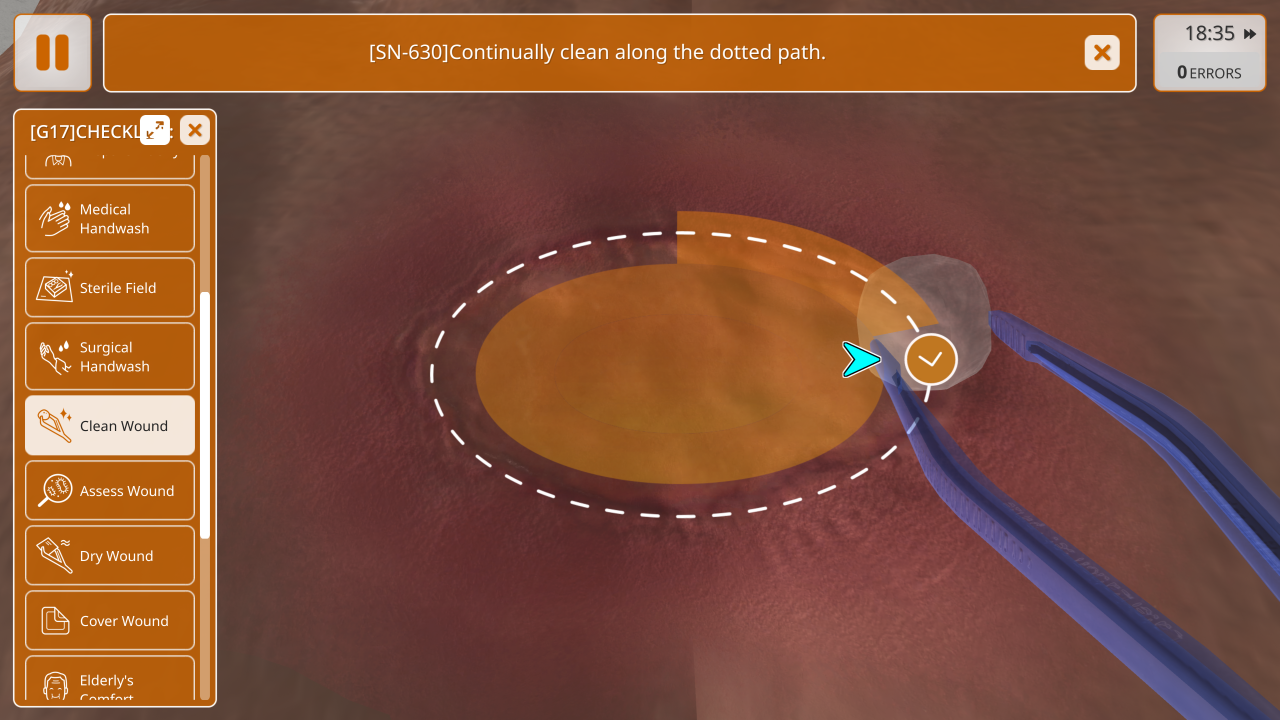Fast-forward the timer
Image resolution: width=1280 pixels, height=720 pixels.
point(1250,34)
